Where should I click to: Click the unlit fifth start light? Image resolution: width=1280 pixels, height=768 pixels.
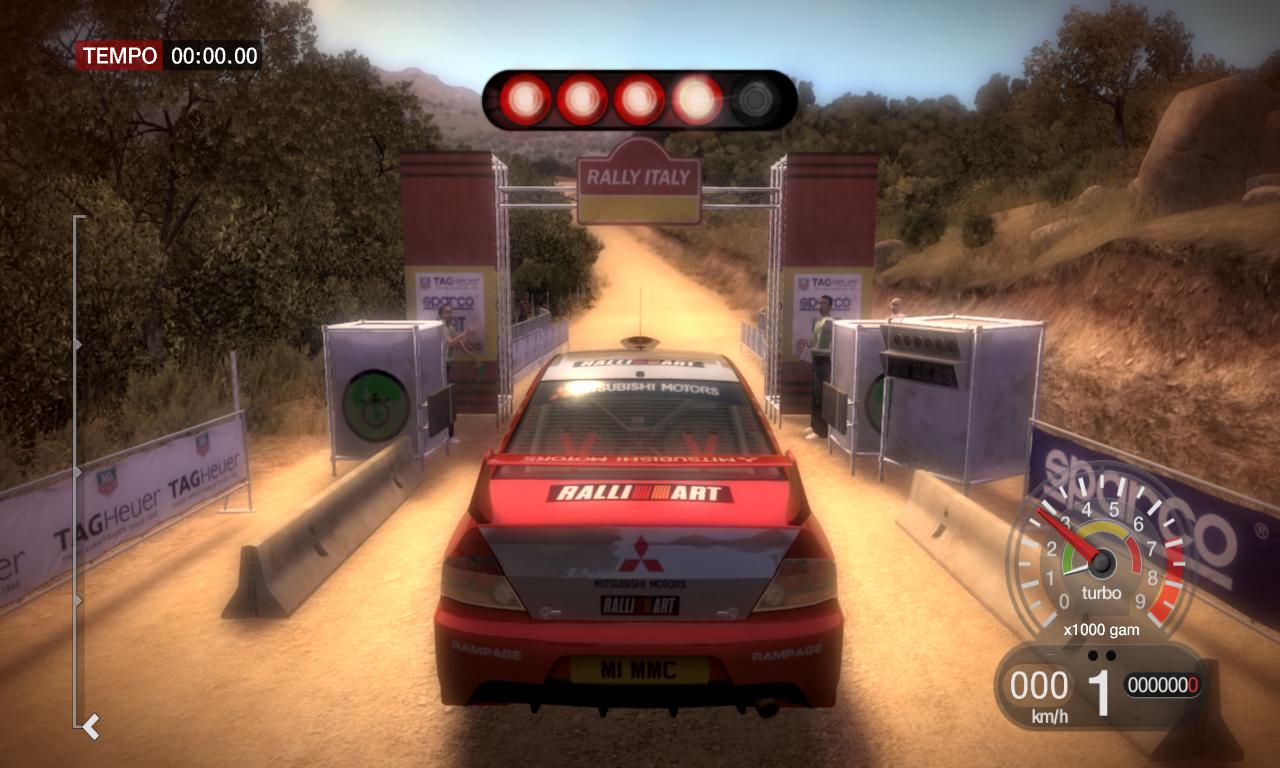755,100
